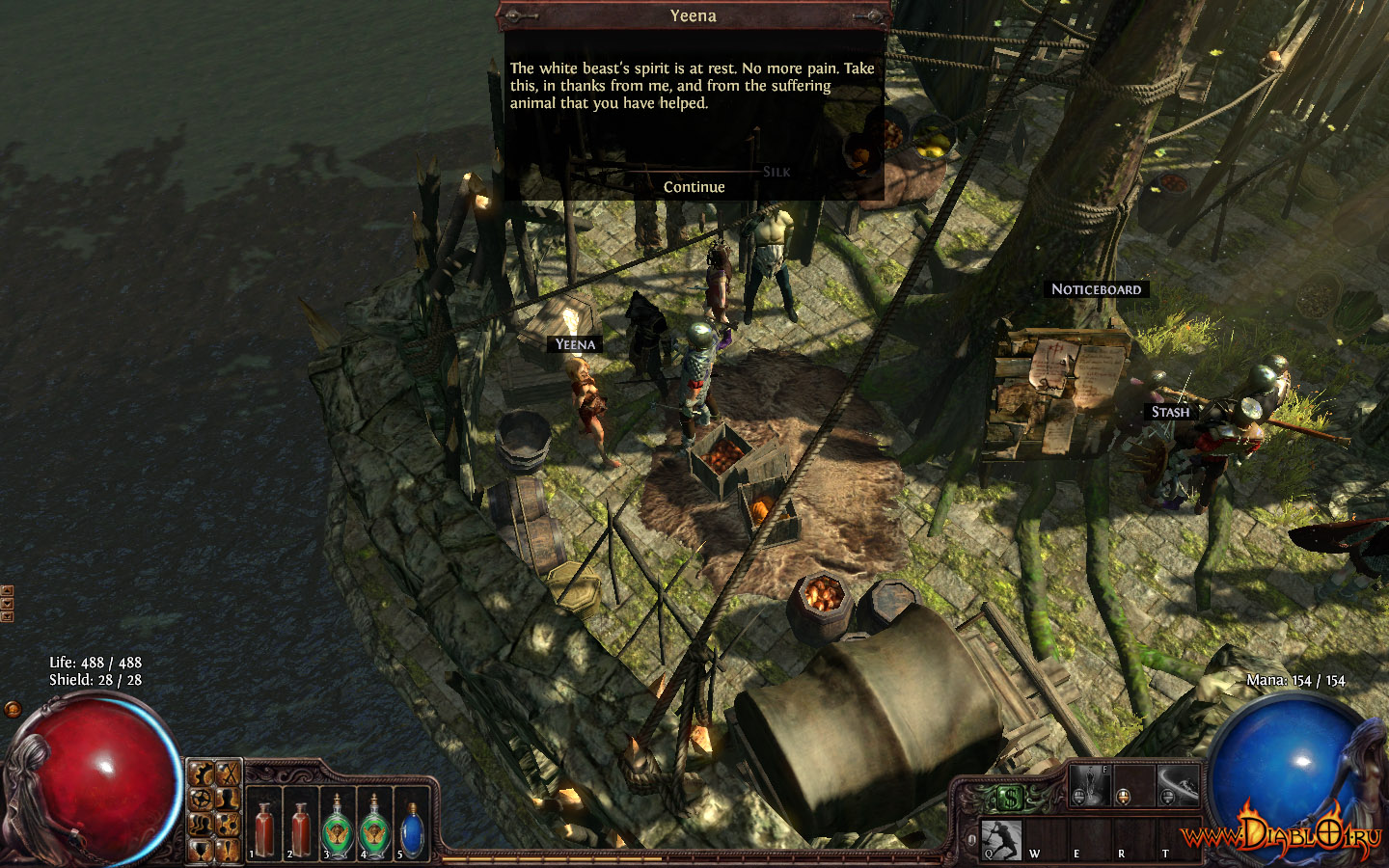
Task: Open the character silhouette menu icon
Action: tap(228, 800)
